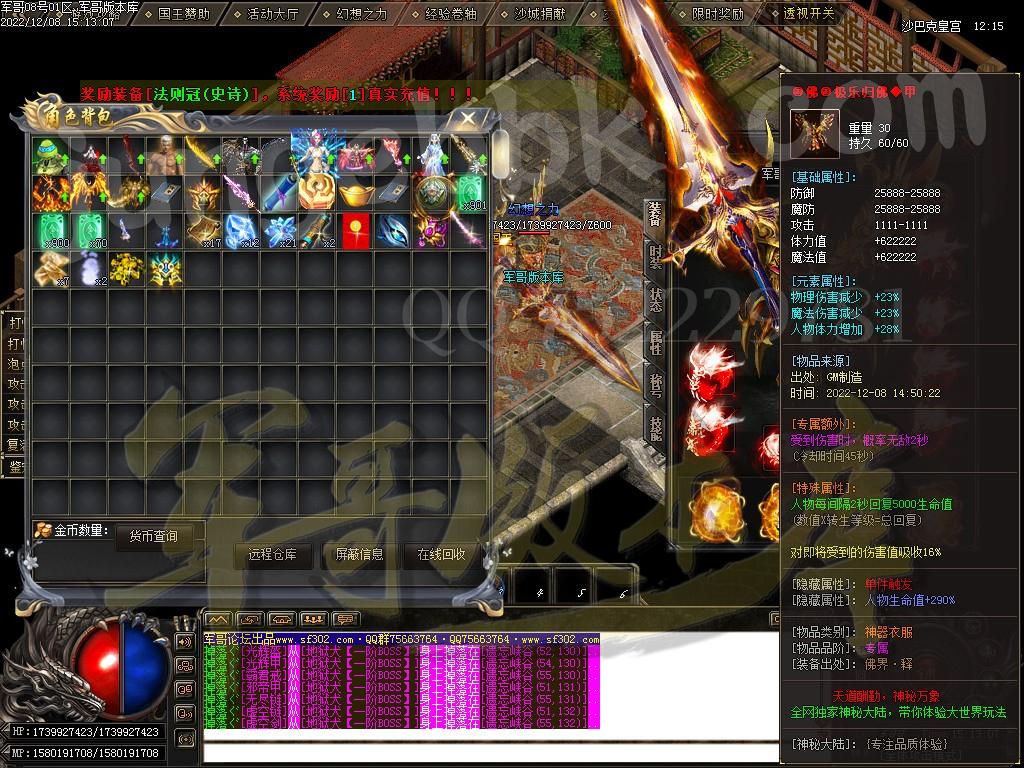Open the 经验卷轴 experience scroll menu
This screenshot has width=1024, height=768.
tap(450, 15)
